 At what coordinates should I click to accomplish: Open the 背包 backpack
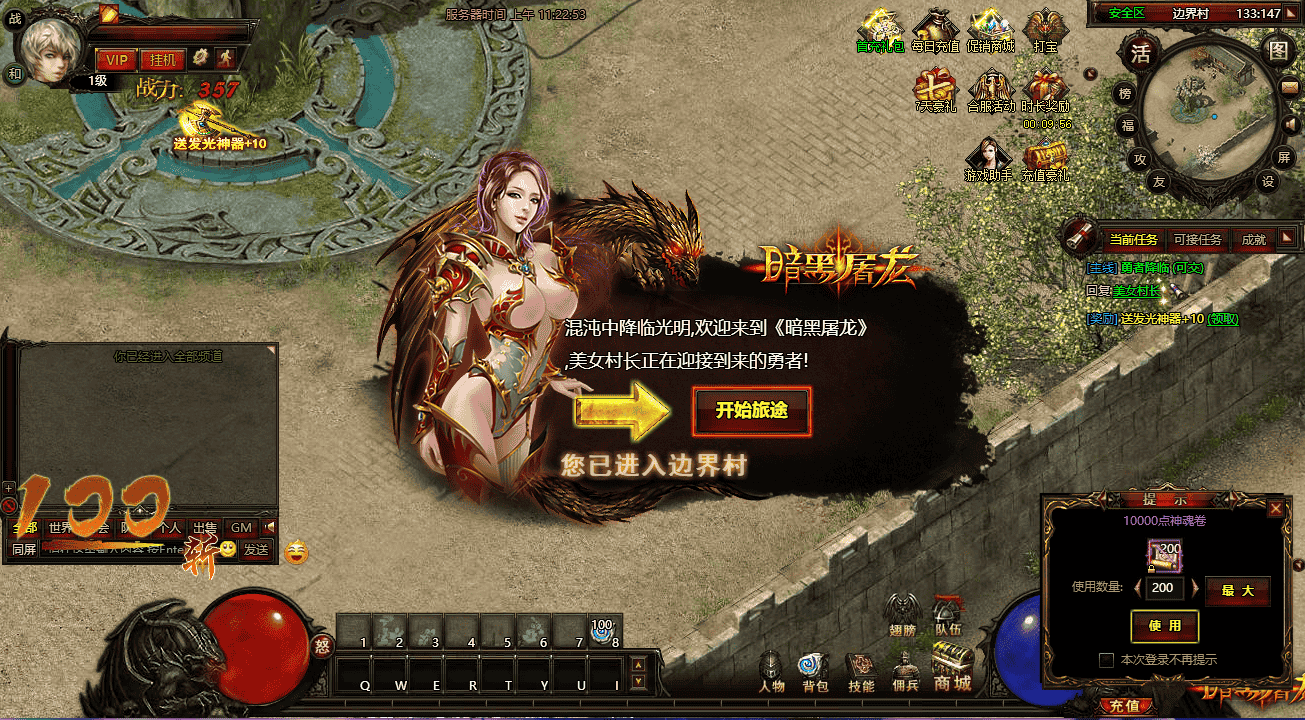814,673
